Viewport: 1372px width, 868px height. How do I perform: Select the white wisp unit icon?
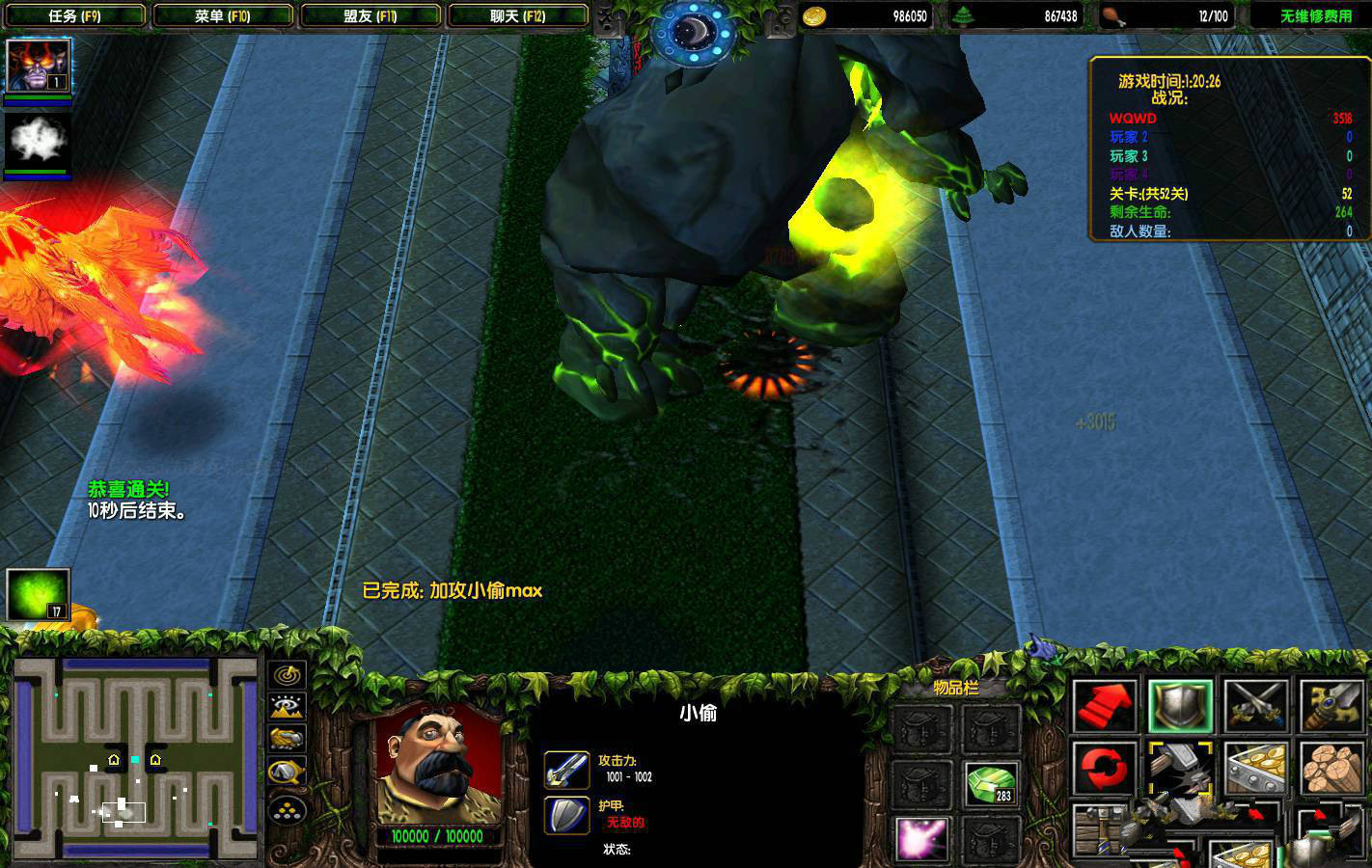tap(38, 141)
